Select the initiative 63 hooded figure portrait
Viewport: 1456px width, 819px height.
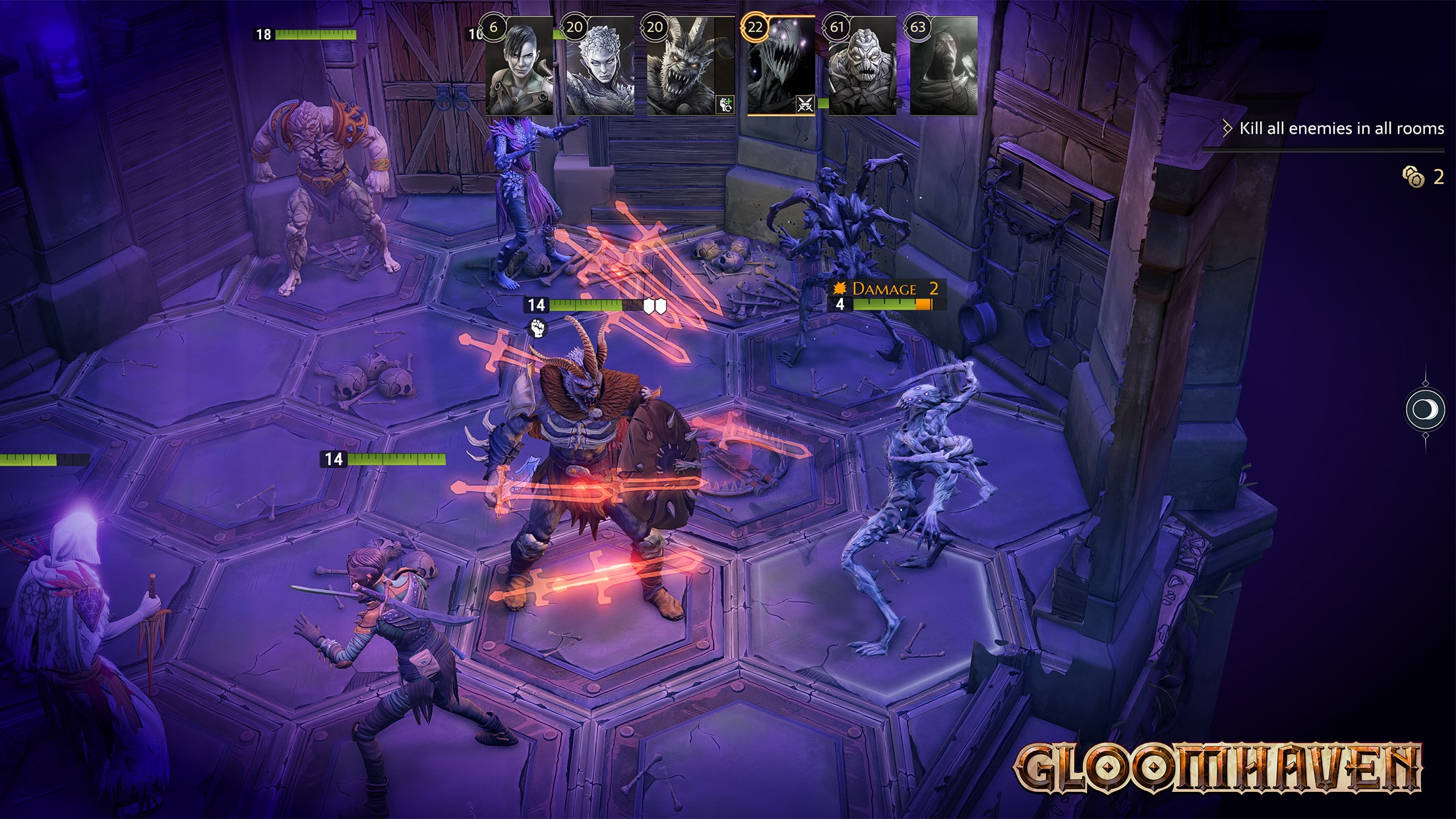tap(943, 67)
